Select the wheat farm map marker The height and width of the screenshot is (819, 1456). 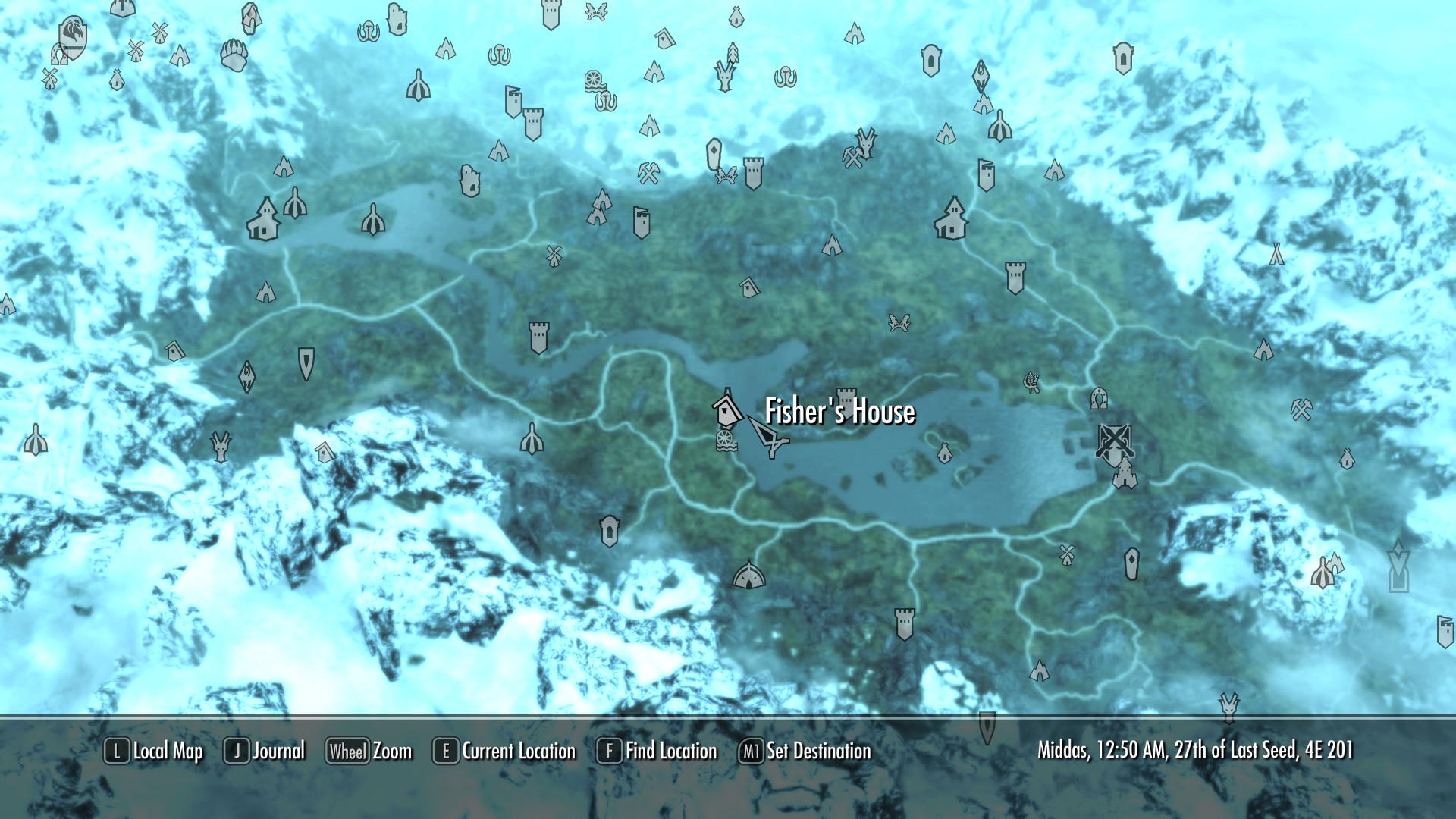click(x=1031, y=381)
